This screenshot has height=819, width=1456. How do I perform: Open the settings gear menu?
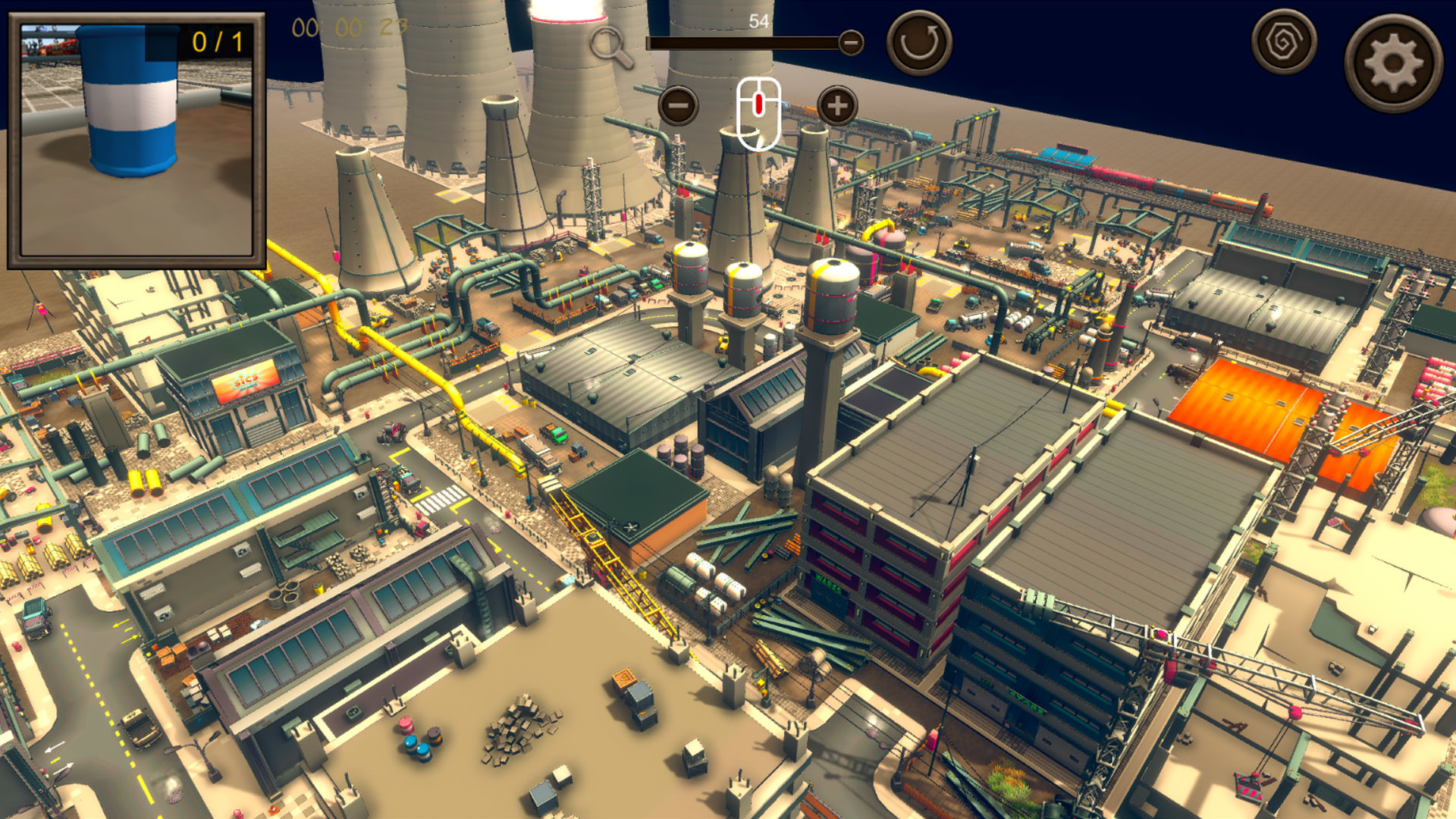1394,60
